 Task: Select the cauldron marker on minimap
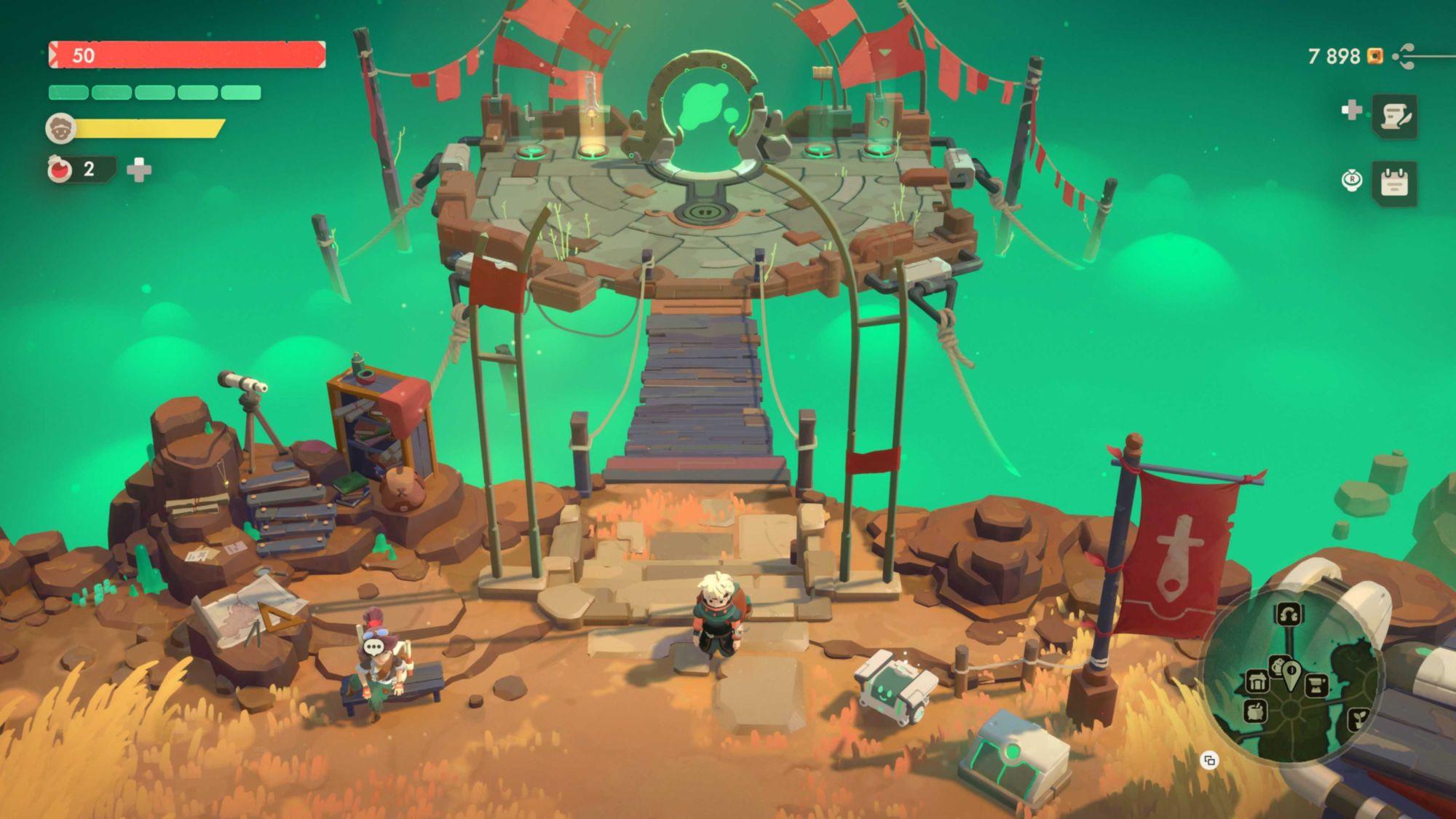click(1255, 711)
